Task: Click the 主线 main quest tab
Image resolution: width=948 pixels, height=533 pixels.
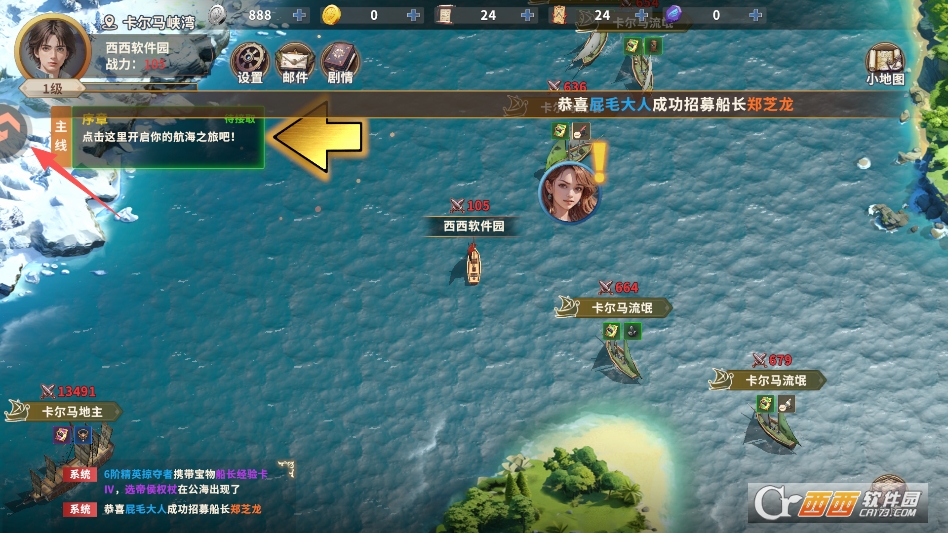Action: 60,138
